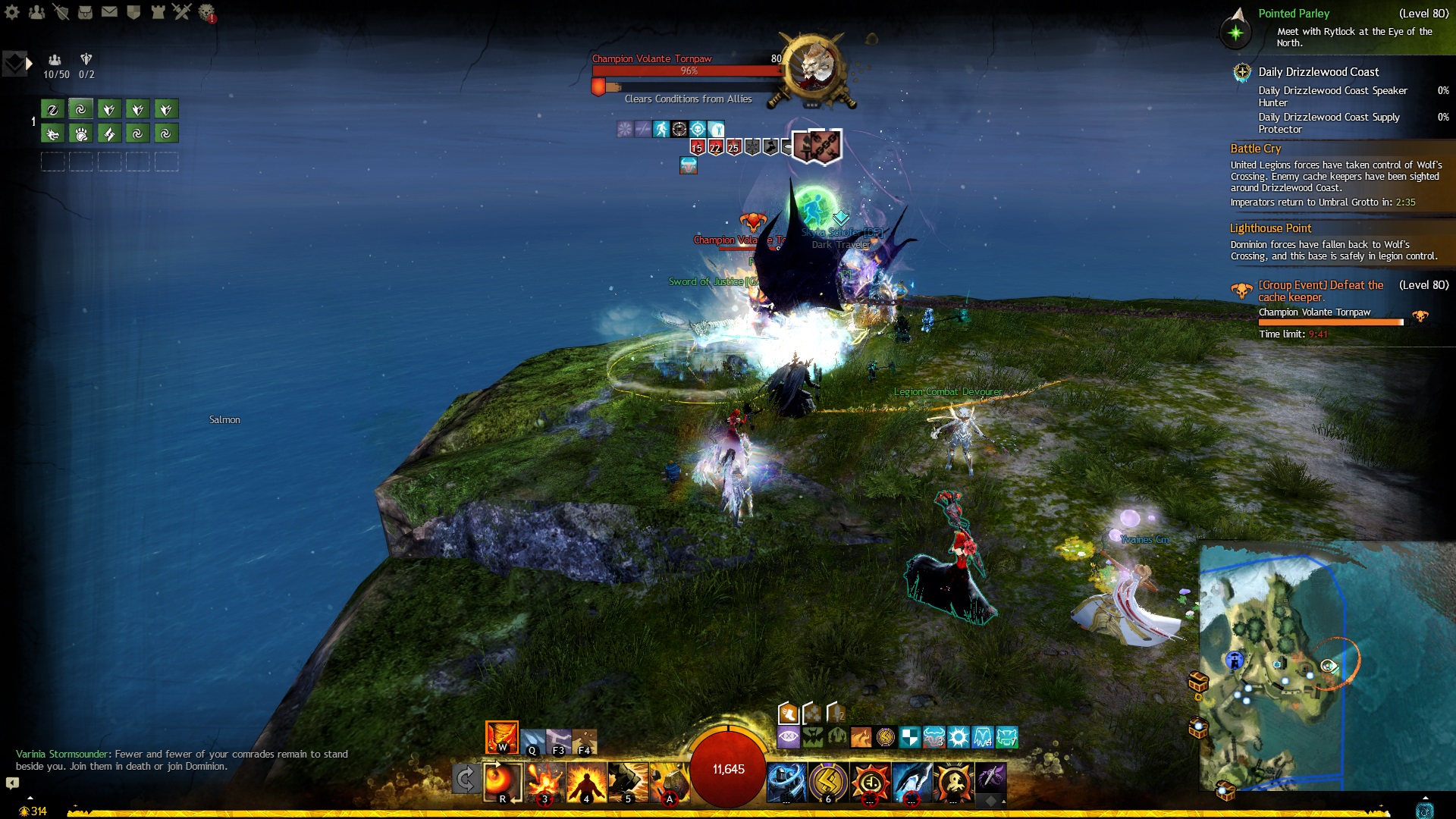Select the Defeat the cache keeper event
This screenshot has width=1456, height=819.
1321,291
